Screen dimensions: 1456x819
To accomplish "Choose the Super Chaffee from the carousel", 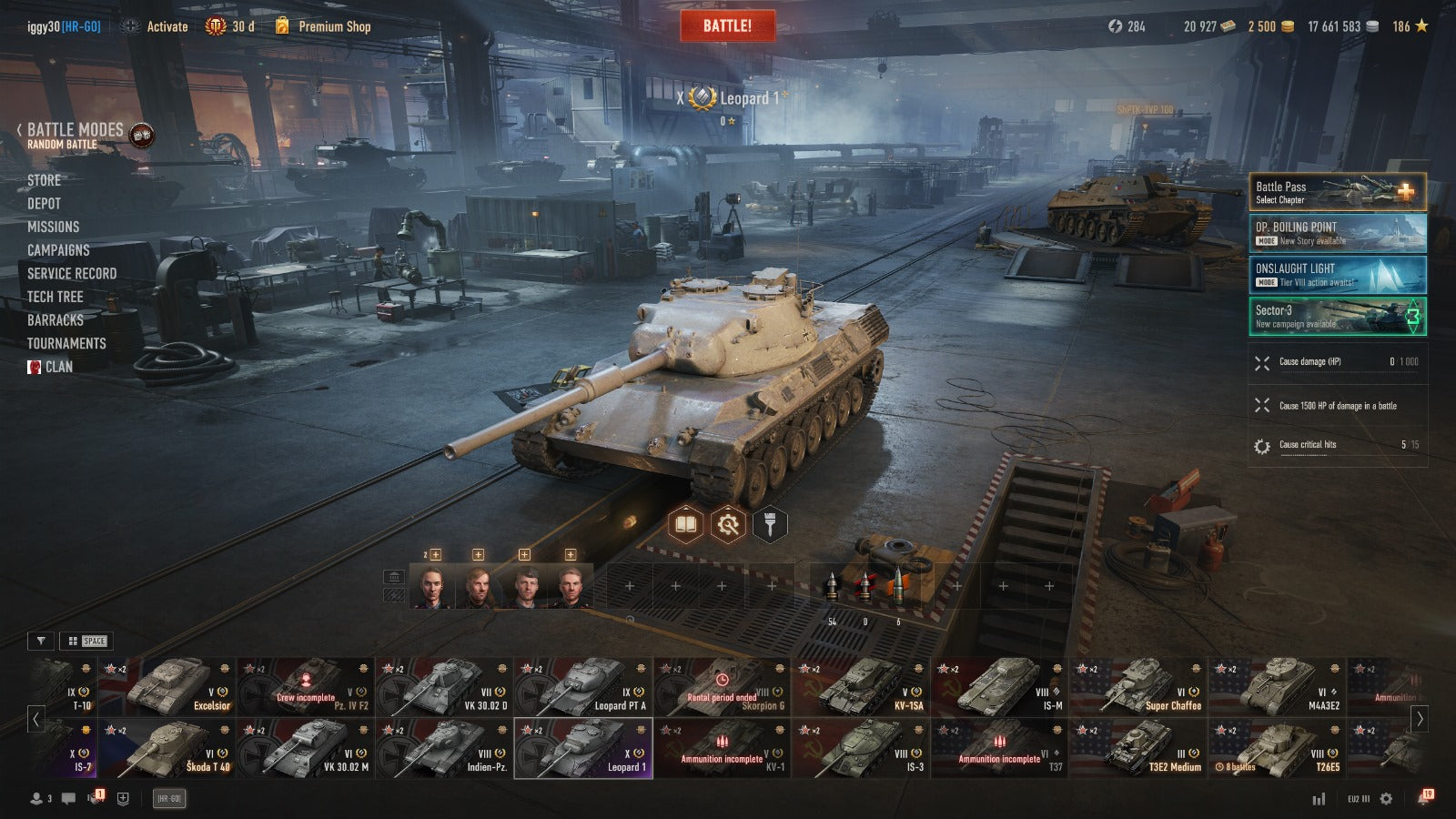I will pos(1138,687).
